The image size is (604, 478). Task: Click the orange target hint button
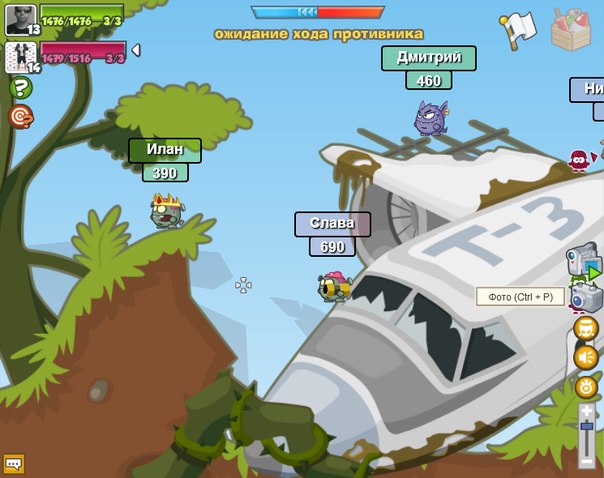click(x=20, y=117)
